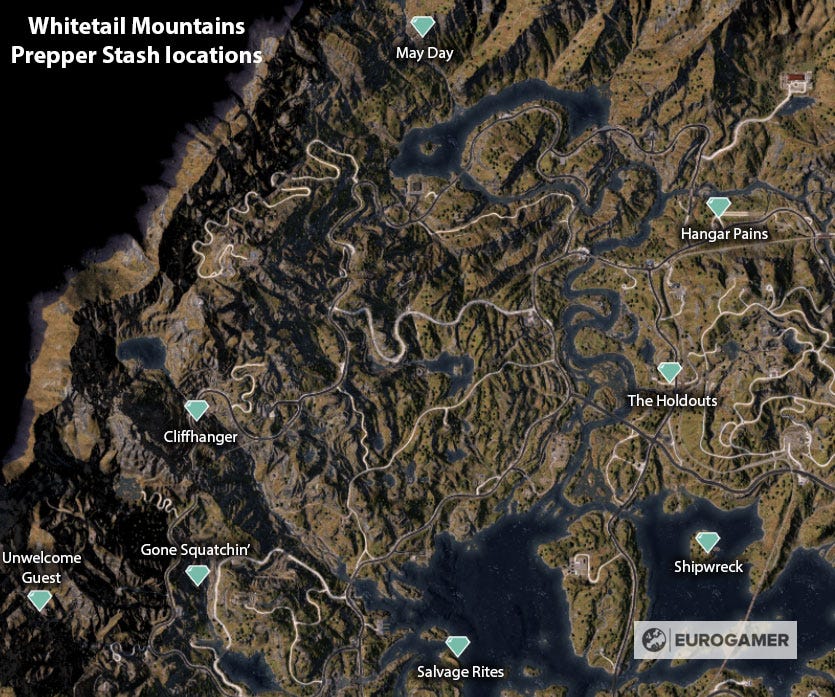Screen dimensions: 835x697
Task: Click the Unwelcome Guest stash marker
Action: tap(39, 600)
